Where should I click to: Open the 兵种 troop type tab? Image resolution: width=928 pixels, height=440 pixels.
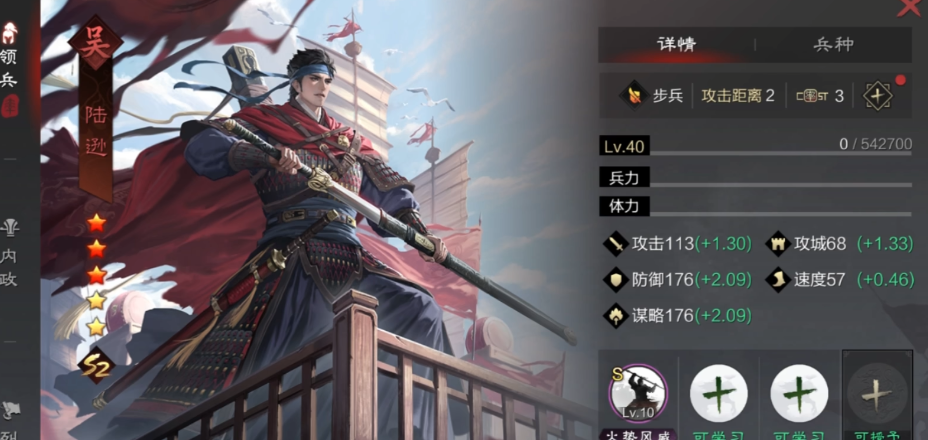(833, 45)
